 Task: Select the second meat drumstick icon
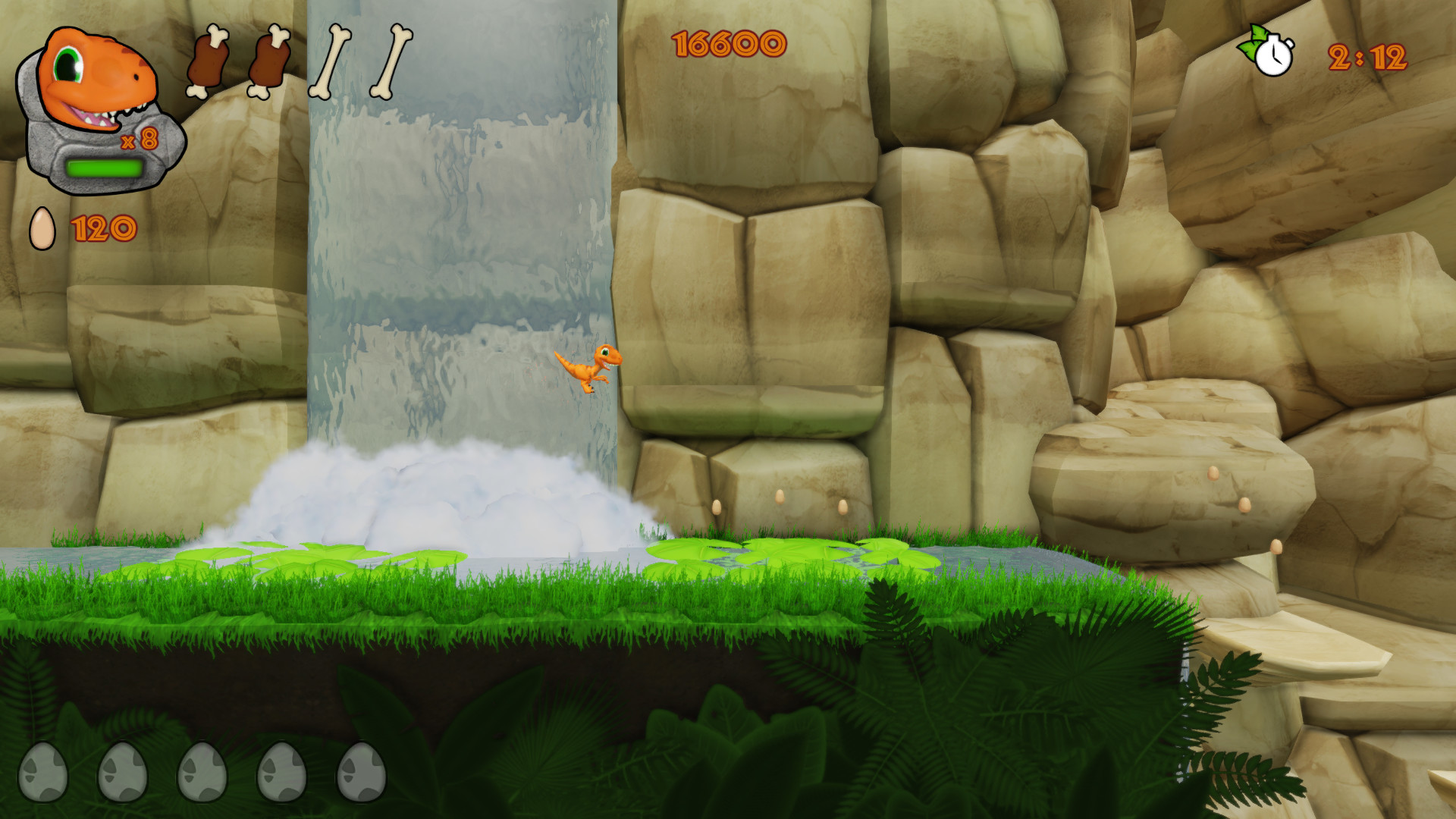click(269, 61)
